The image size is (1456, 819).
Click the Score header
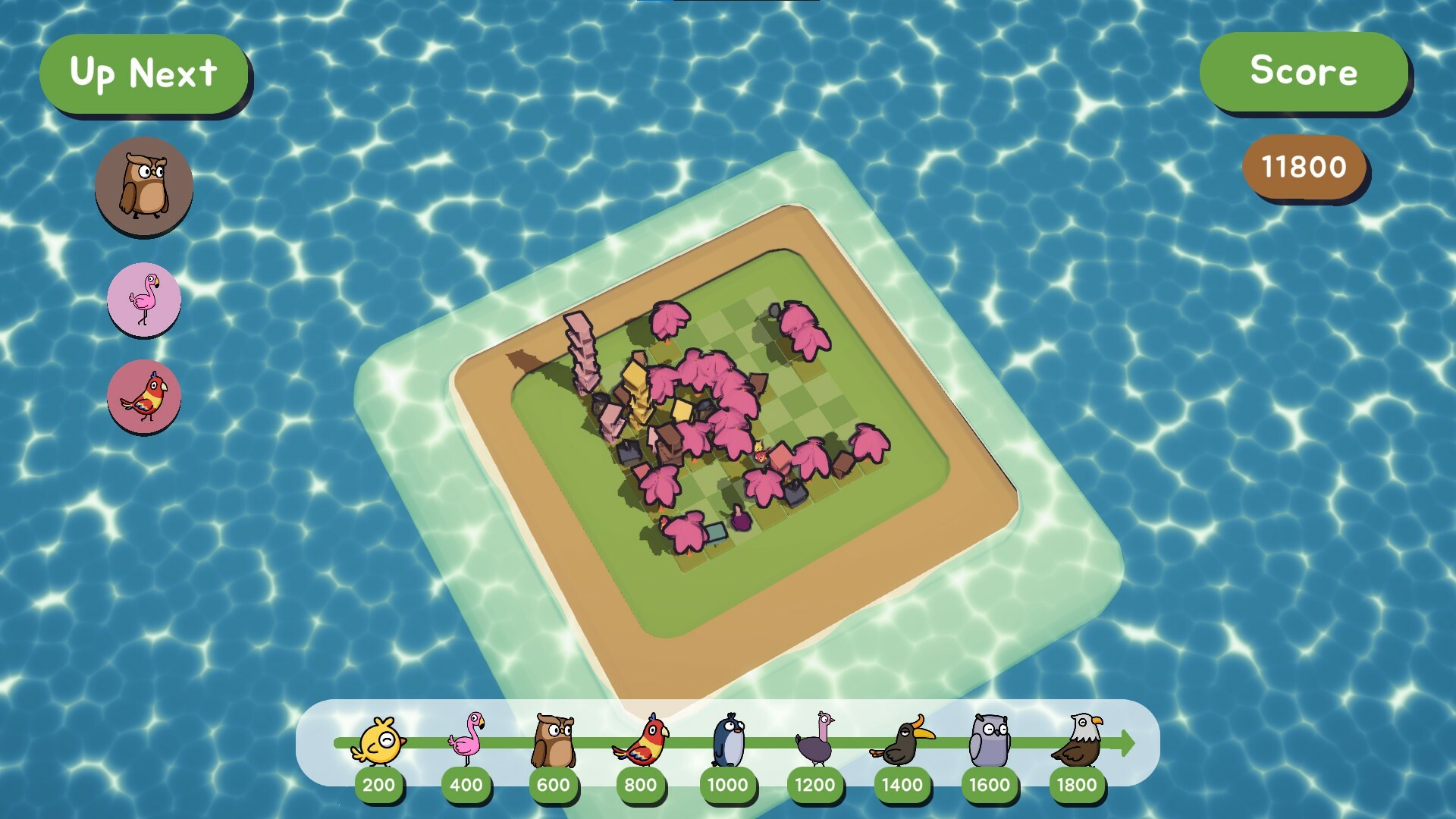pyautogui.click(x=1304, y=73)
